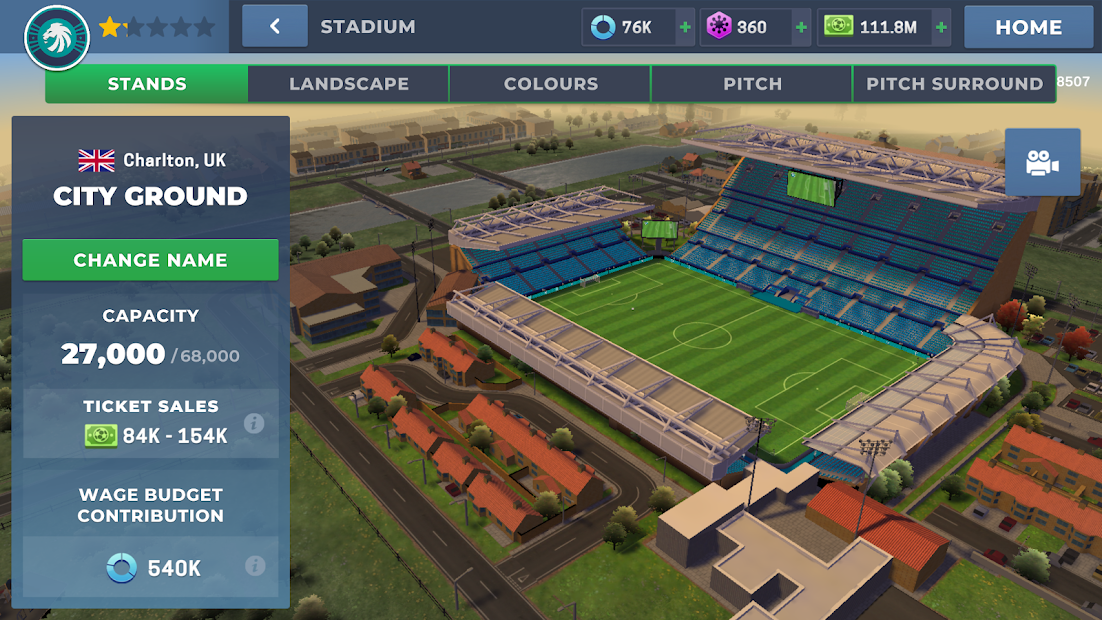The width and height of the screenshot is (1102, 620).
Task: Buy more pink gems (360)
Action: [x=801, y=27]
